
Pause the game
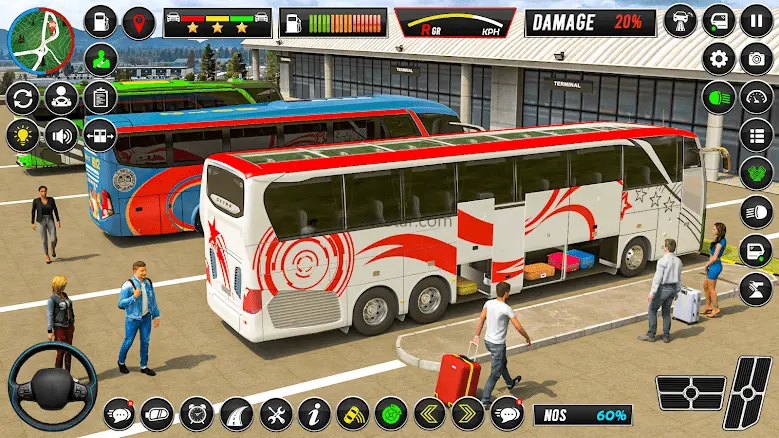coord(756,20)
